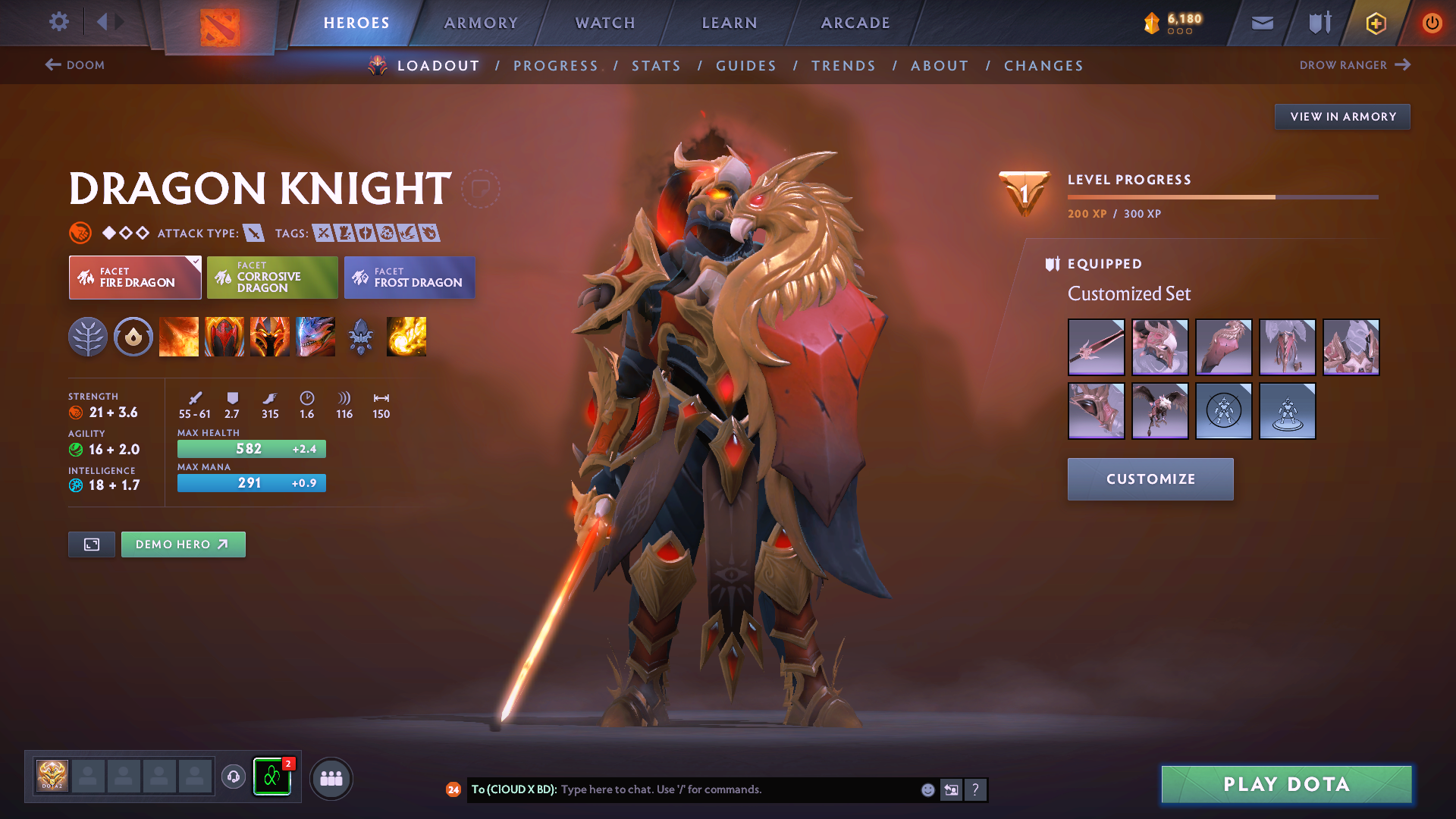Open the Breathe Fire ability icon
Screen dimensions: 1456x819
pos(179,337)
